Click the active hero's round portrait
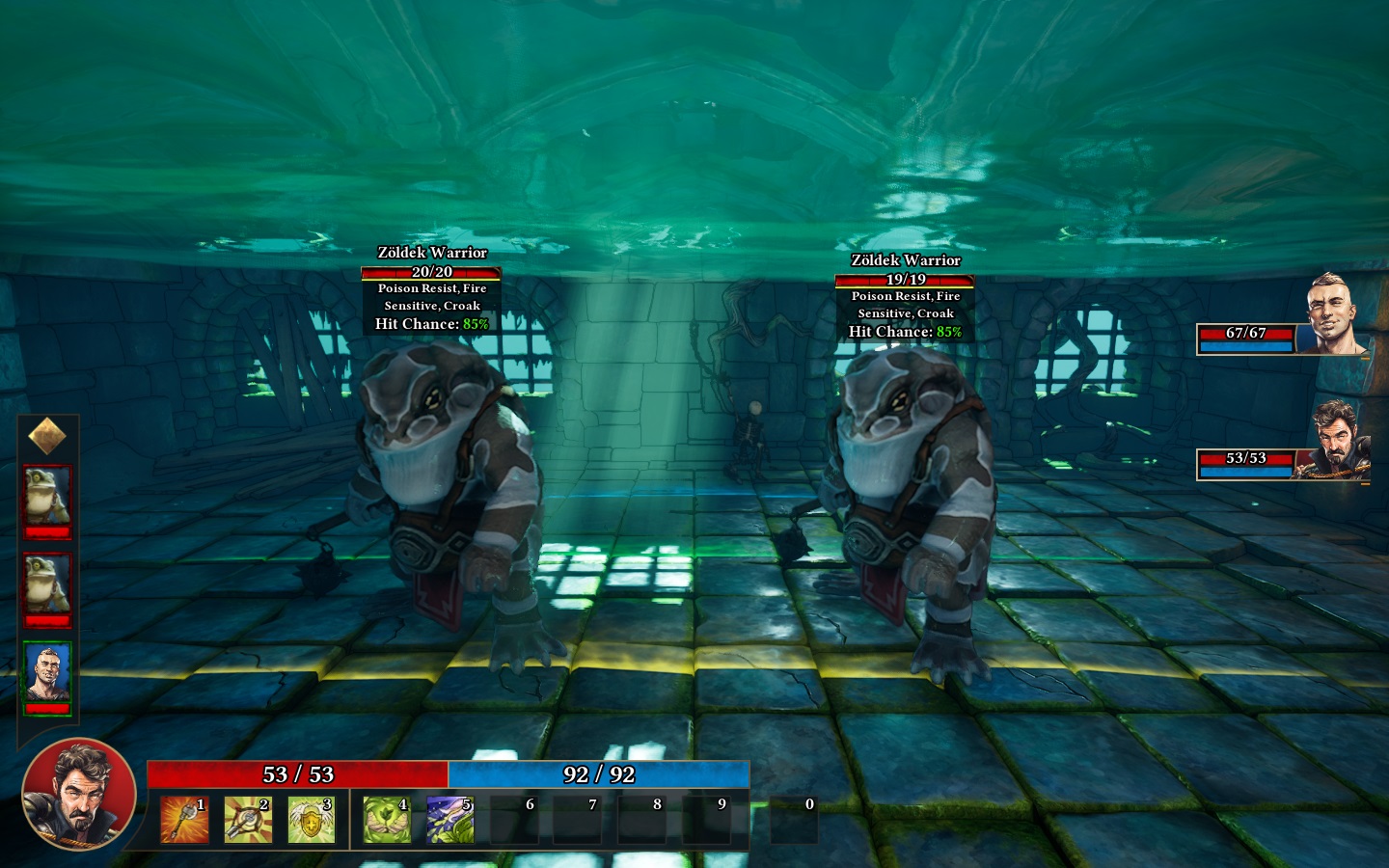The image size is (1389, 868). coord(78,794)
